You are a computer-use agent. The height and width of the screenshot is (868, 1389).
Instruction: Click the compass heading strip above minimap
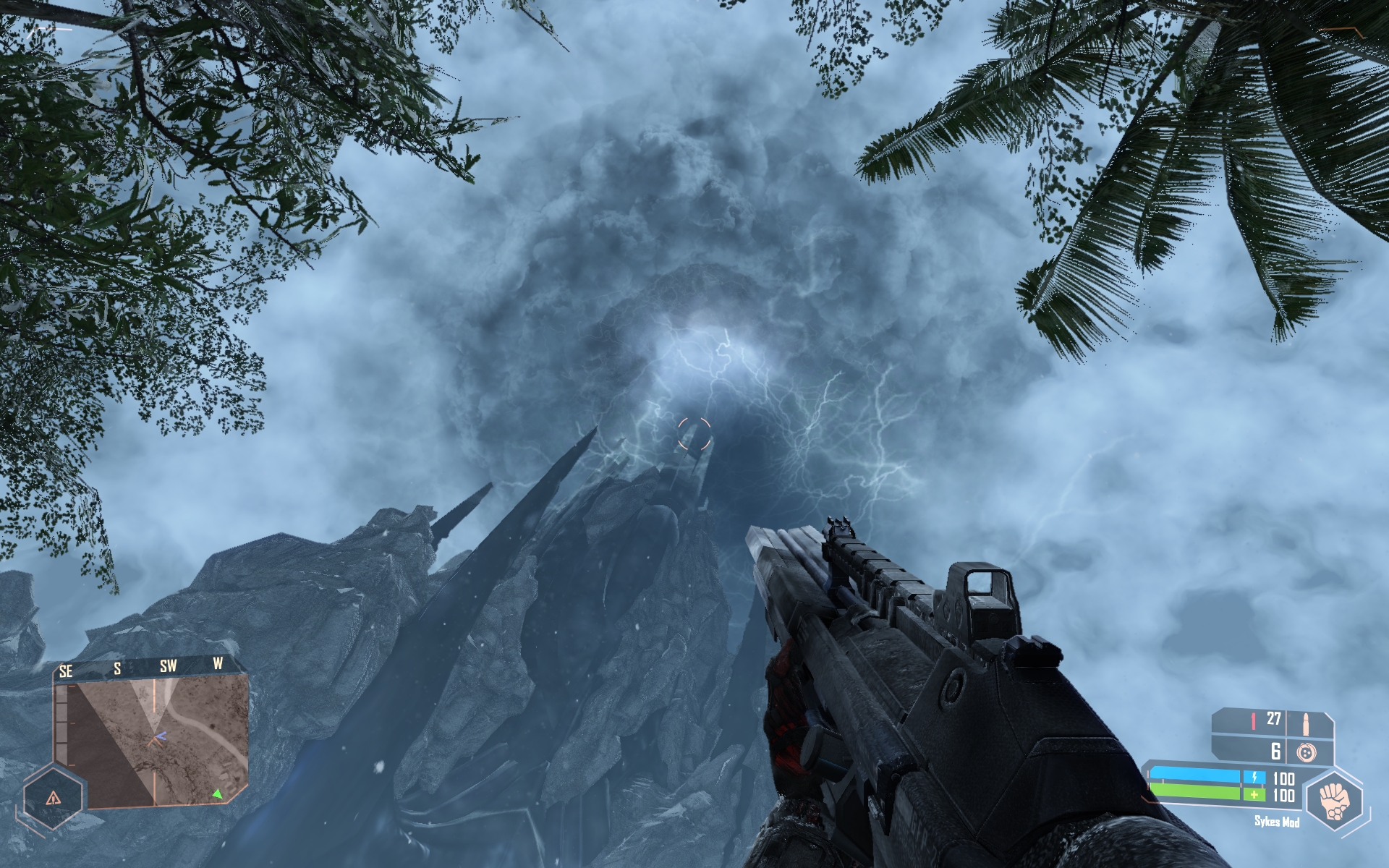(145, 667)
